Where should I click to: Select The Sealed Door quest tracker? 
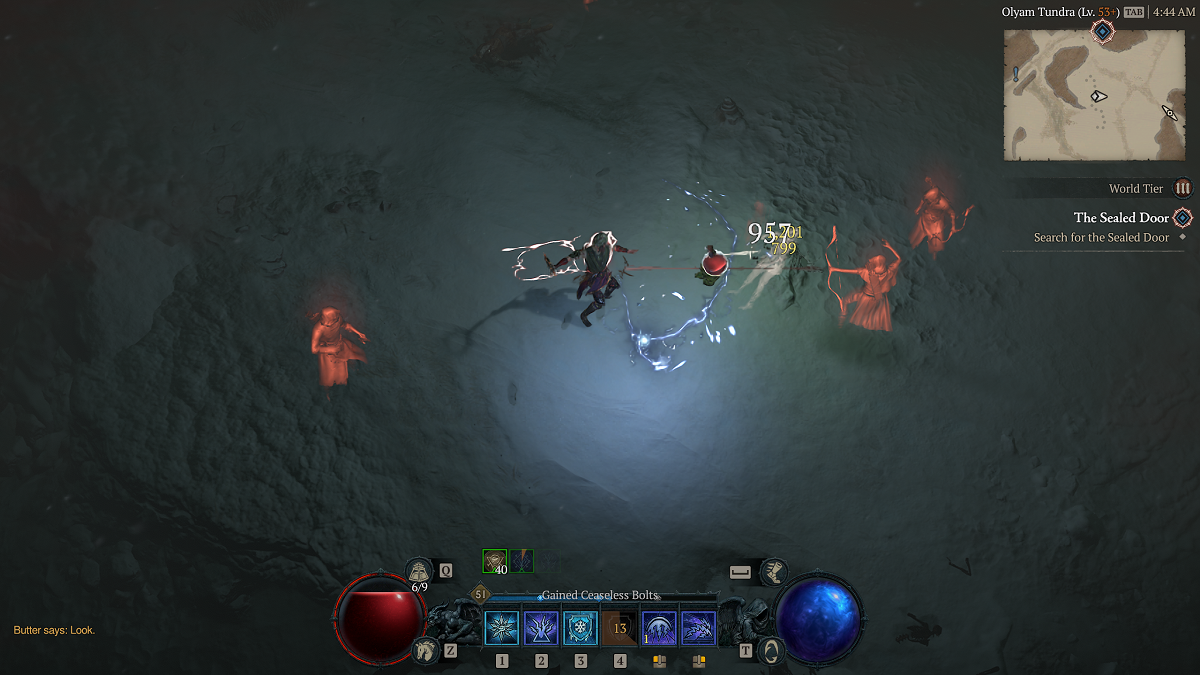click(1121, 218)
